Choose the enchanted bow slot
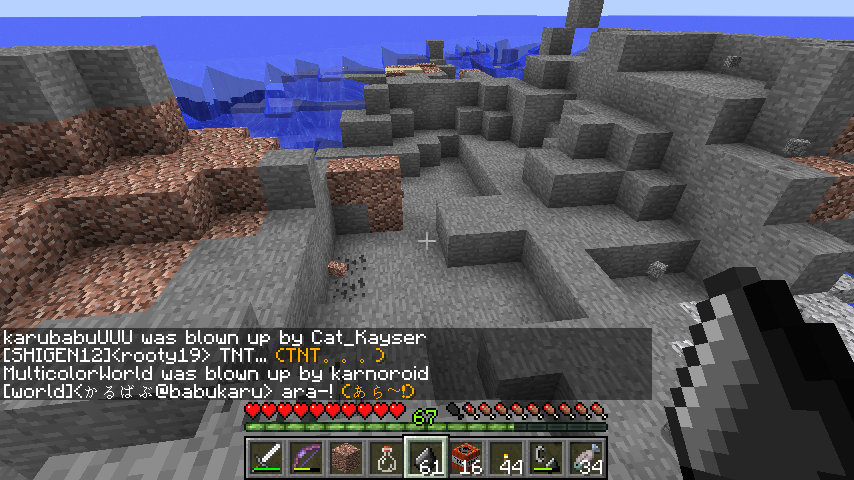The image size is (854, 480). click(x=307, y=458)
